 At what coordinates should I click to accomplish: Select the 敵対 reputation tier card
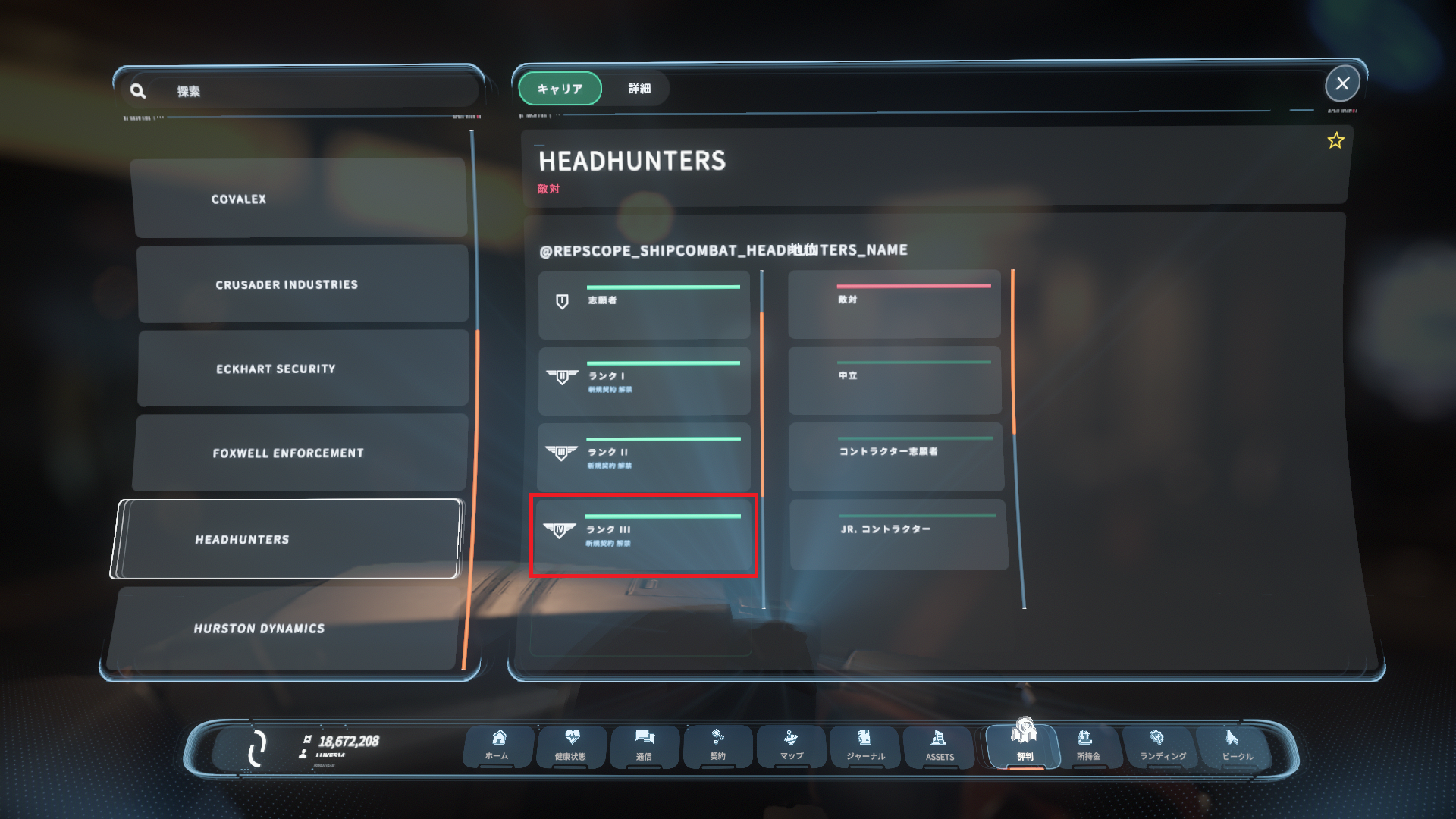893,304
